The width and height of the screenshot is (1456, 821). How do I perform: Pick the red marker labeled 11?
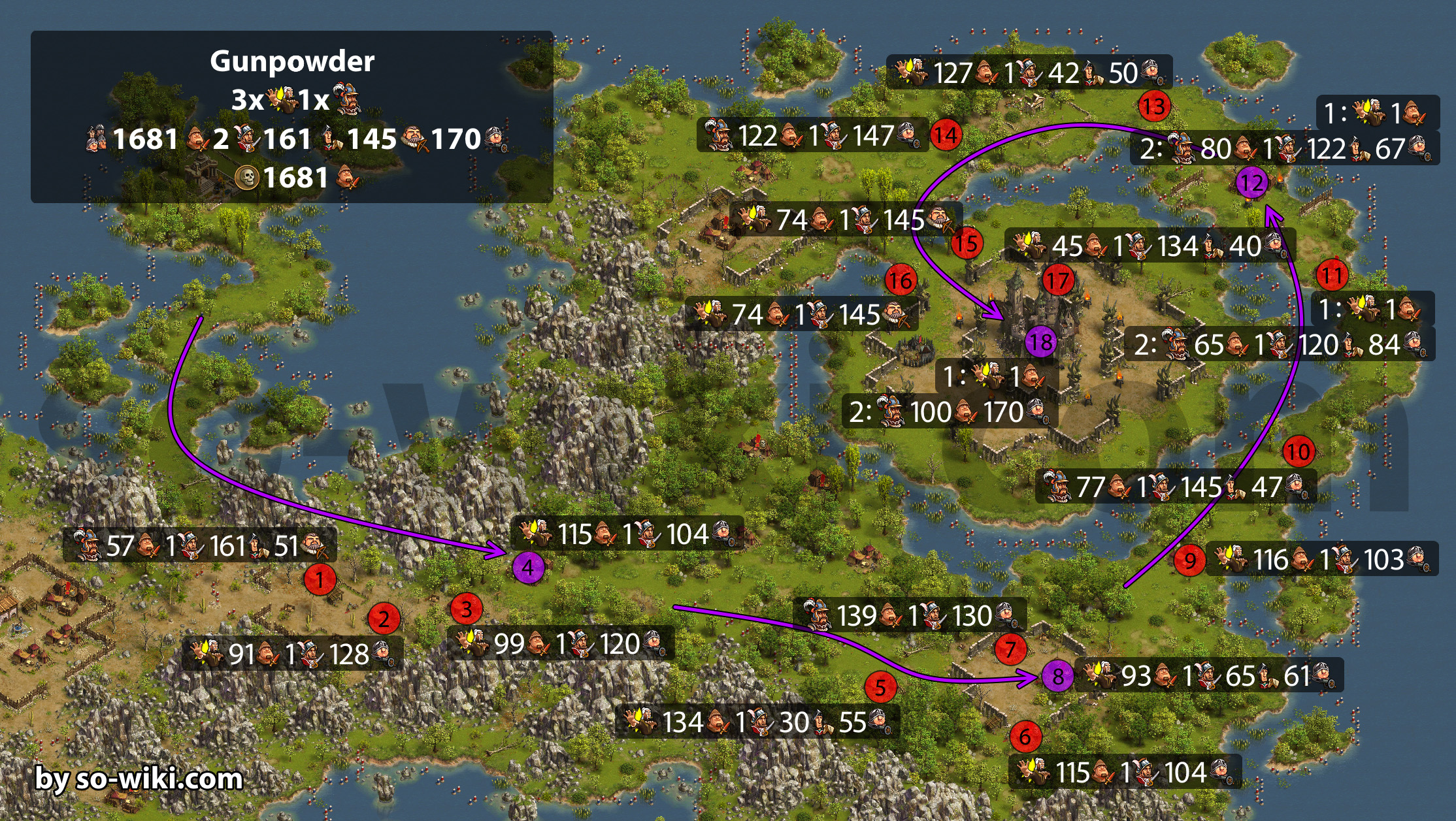1332,275
